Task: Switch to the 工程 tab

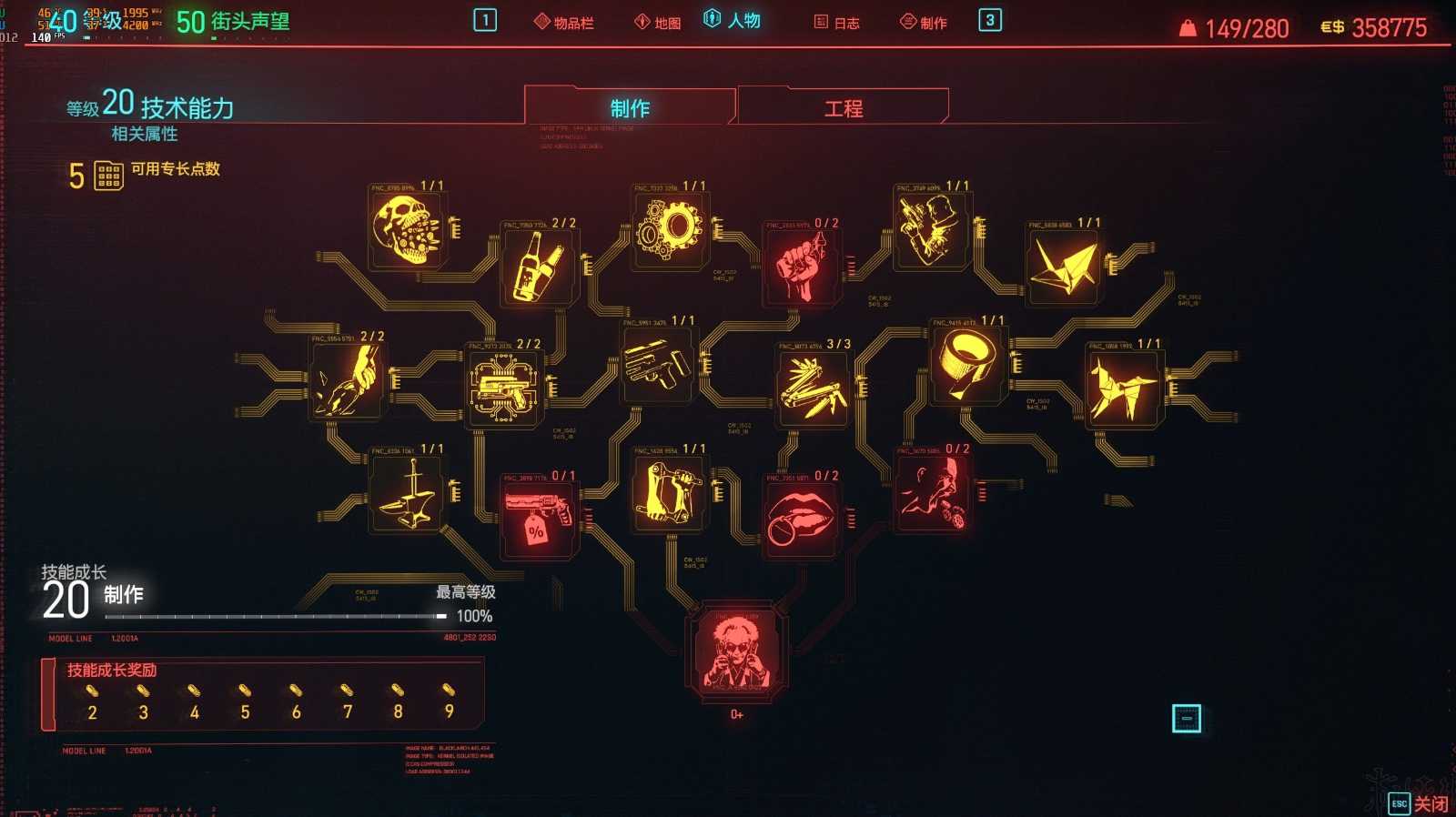Action: tap(844, 106)
